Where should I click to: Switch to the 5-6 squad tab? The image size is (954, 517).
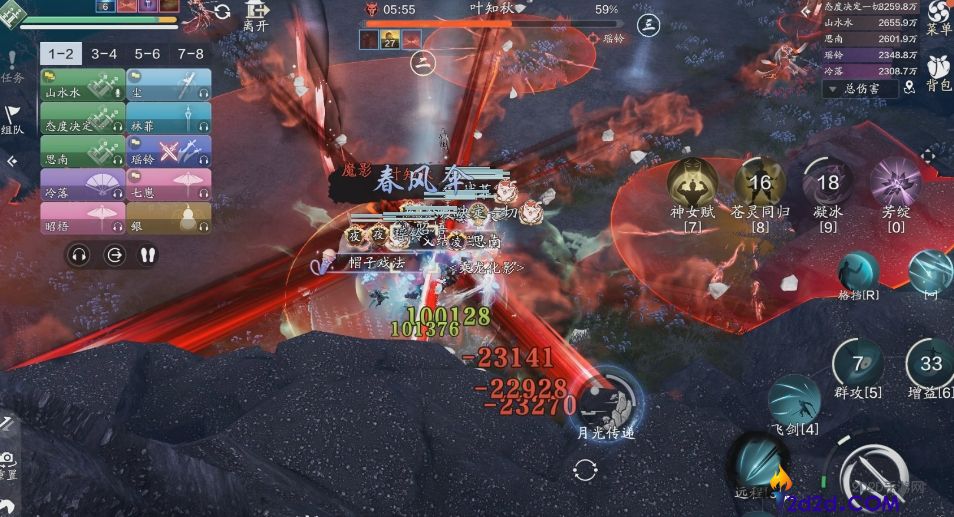(x=147, y=54)
